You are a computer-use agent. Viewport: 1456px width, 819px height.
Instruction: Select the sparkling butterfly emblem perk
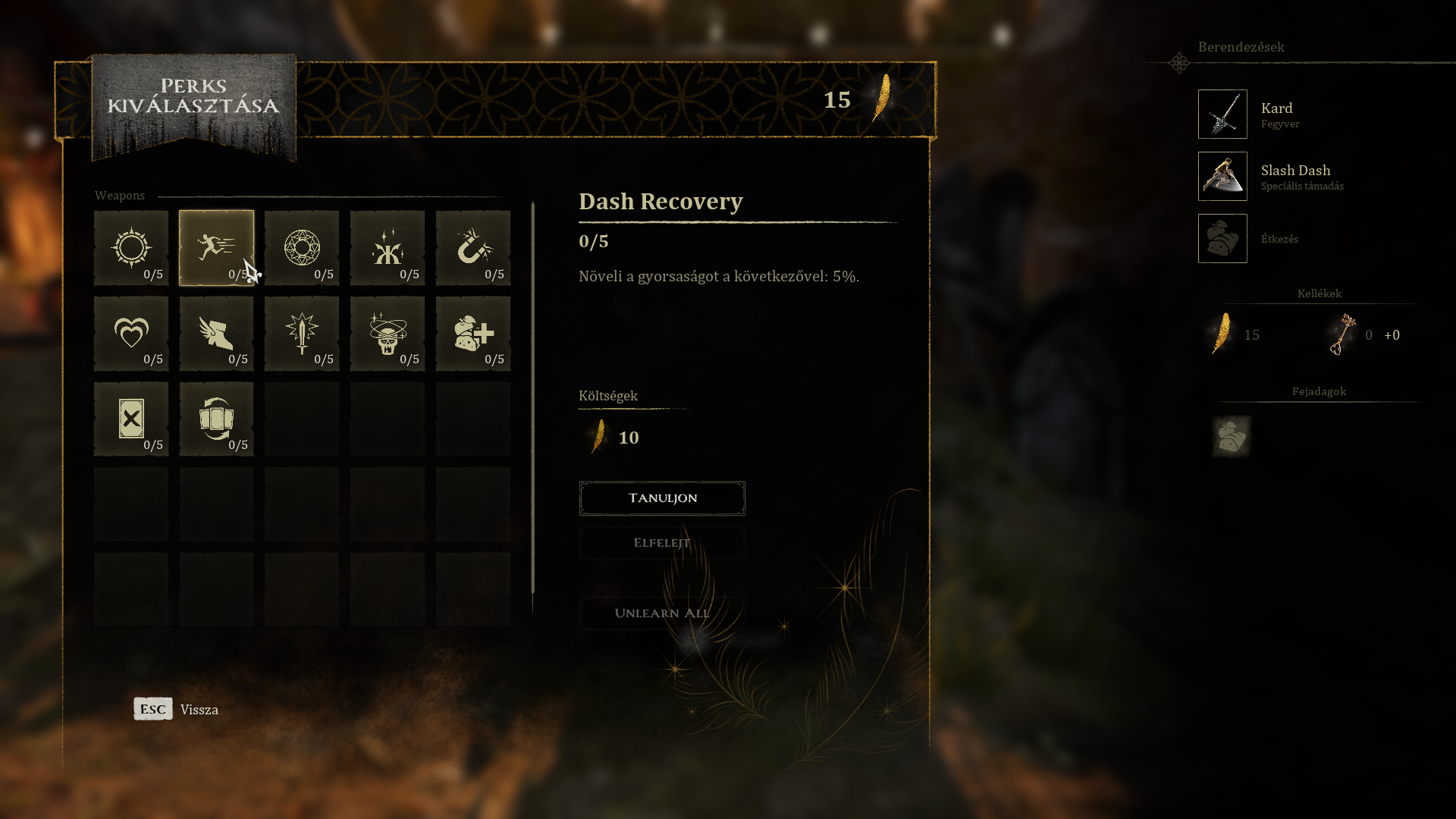point(388,248)
